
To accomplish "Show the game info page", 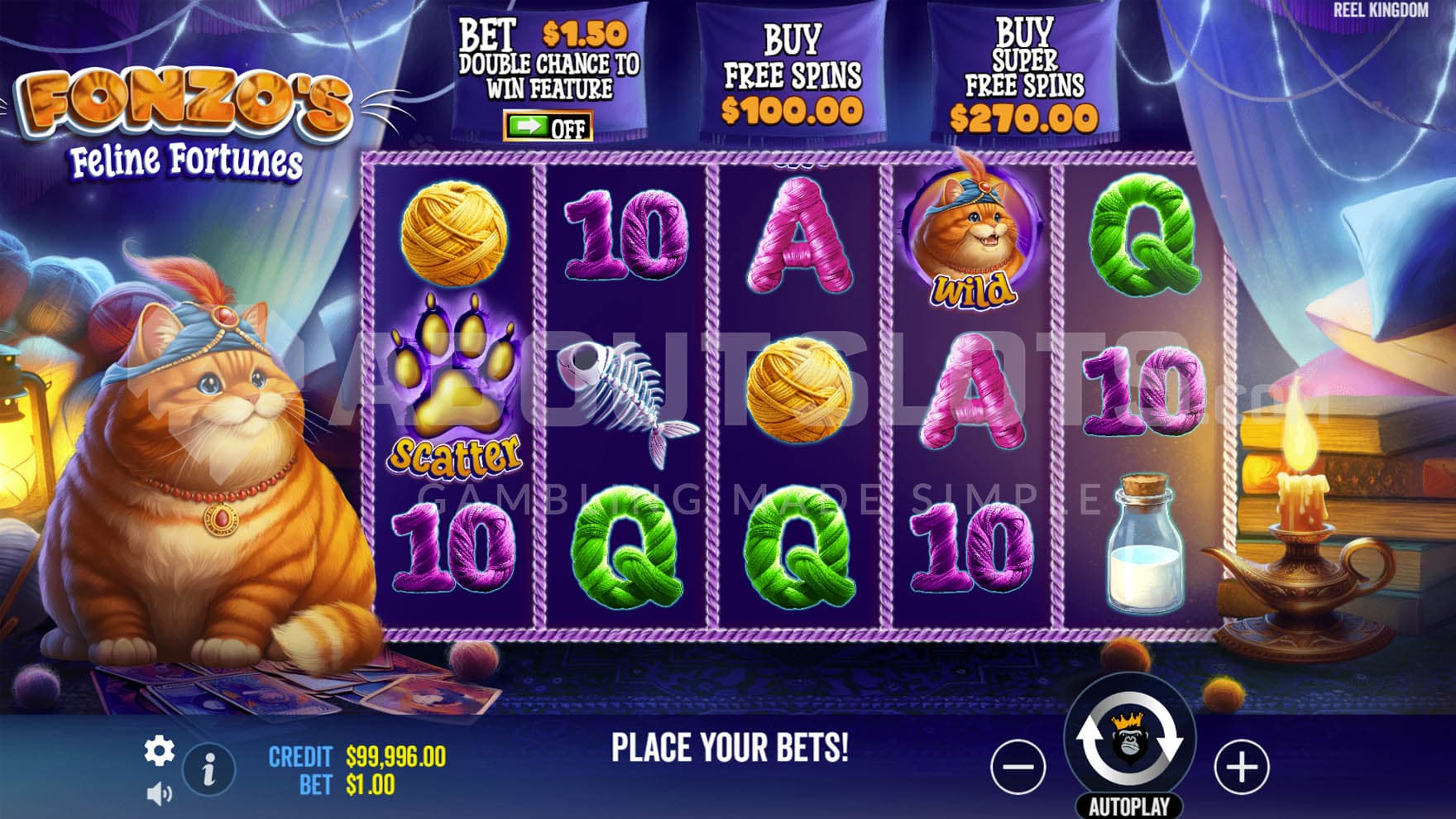I will (208, 770).
